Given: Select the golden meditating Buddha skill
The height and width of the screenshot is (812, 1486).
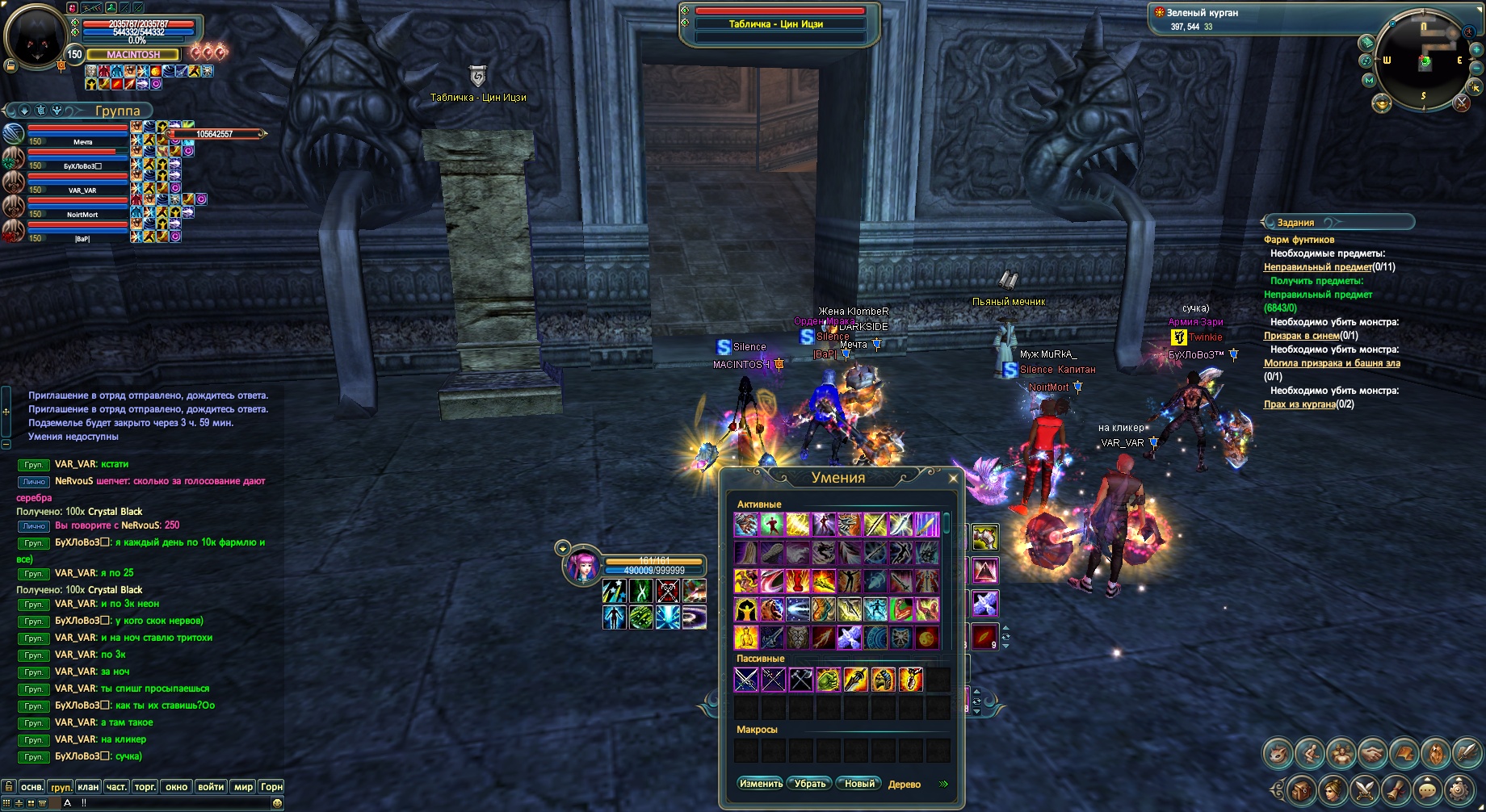Looking at the screenshot, I should (745, 637).
